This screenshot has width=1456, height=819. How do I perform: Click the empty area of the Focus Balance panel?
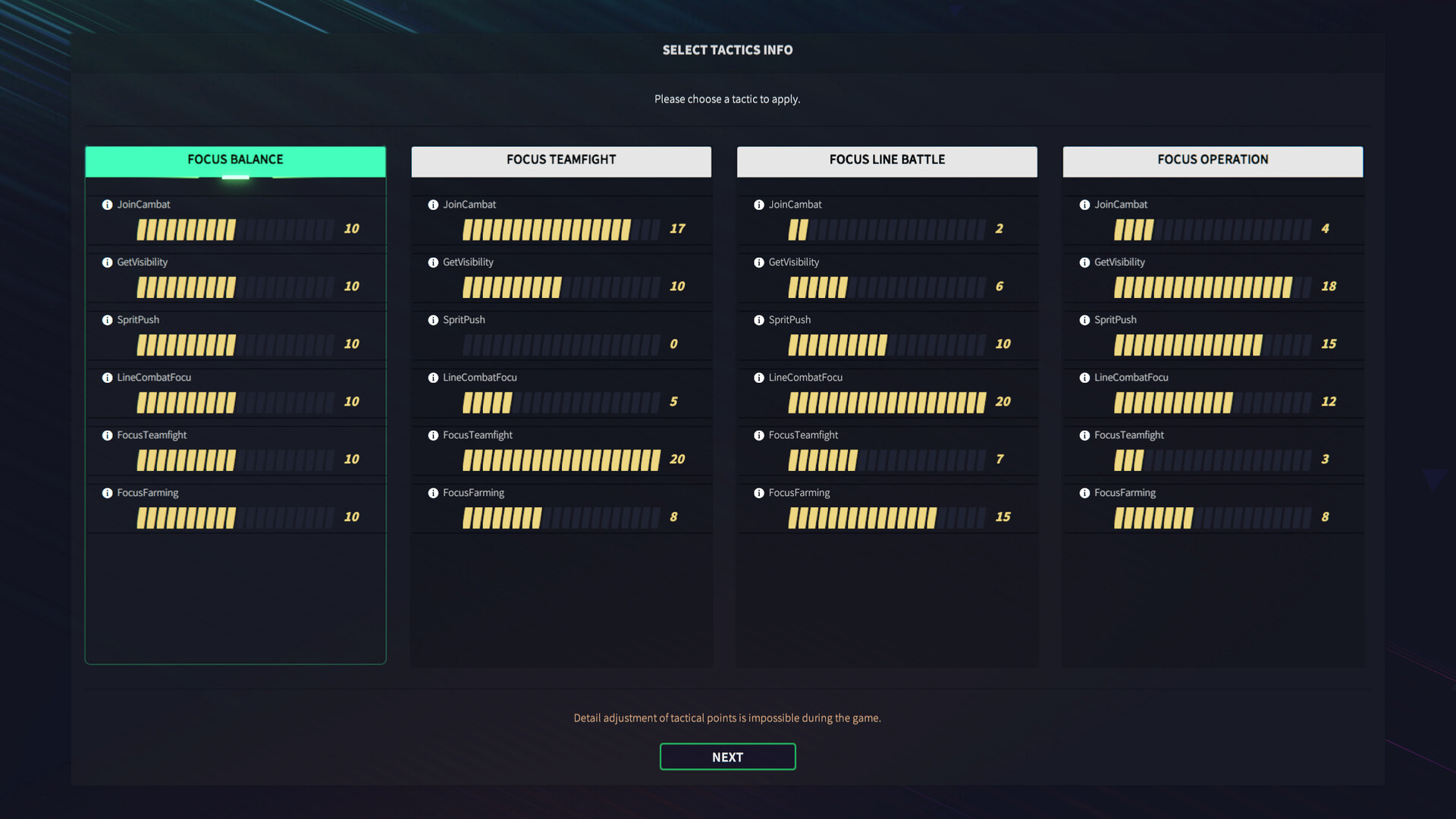(x=235, y=599)
